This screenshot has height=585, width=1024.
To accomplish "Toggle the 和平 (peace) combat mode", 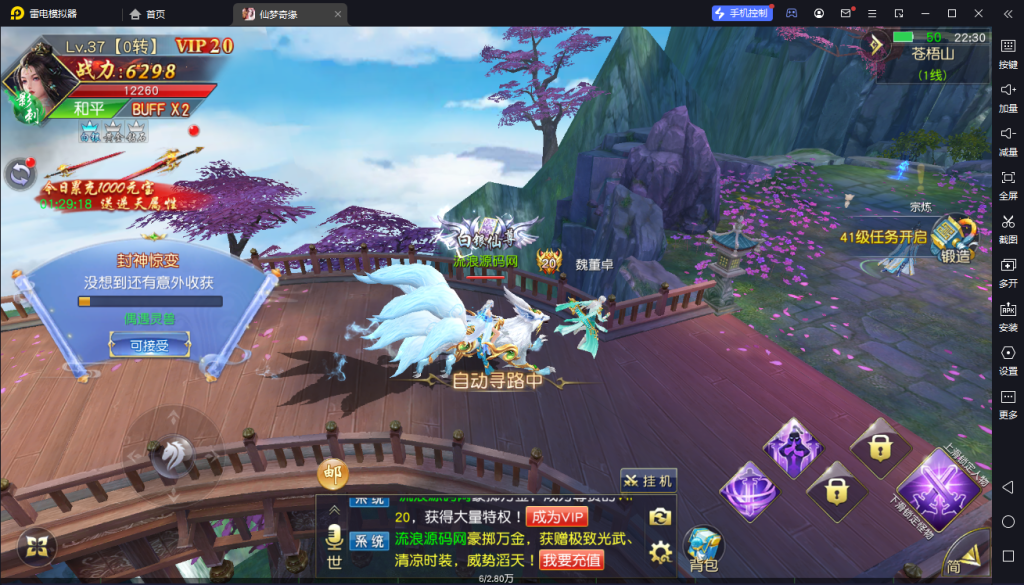I will point(90,109).
